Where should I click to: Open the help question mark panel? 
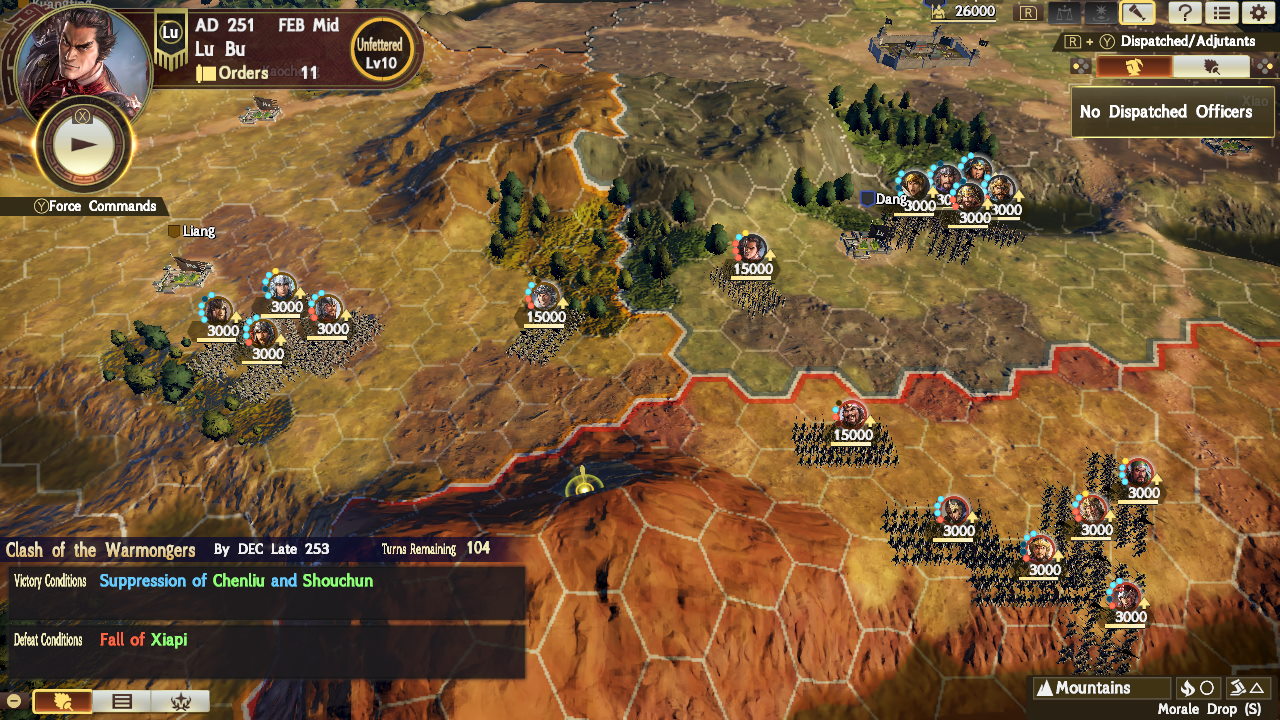coord(1186,12)
